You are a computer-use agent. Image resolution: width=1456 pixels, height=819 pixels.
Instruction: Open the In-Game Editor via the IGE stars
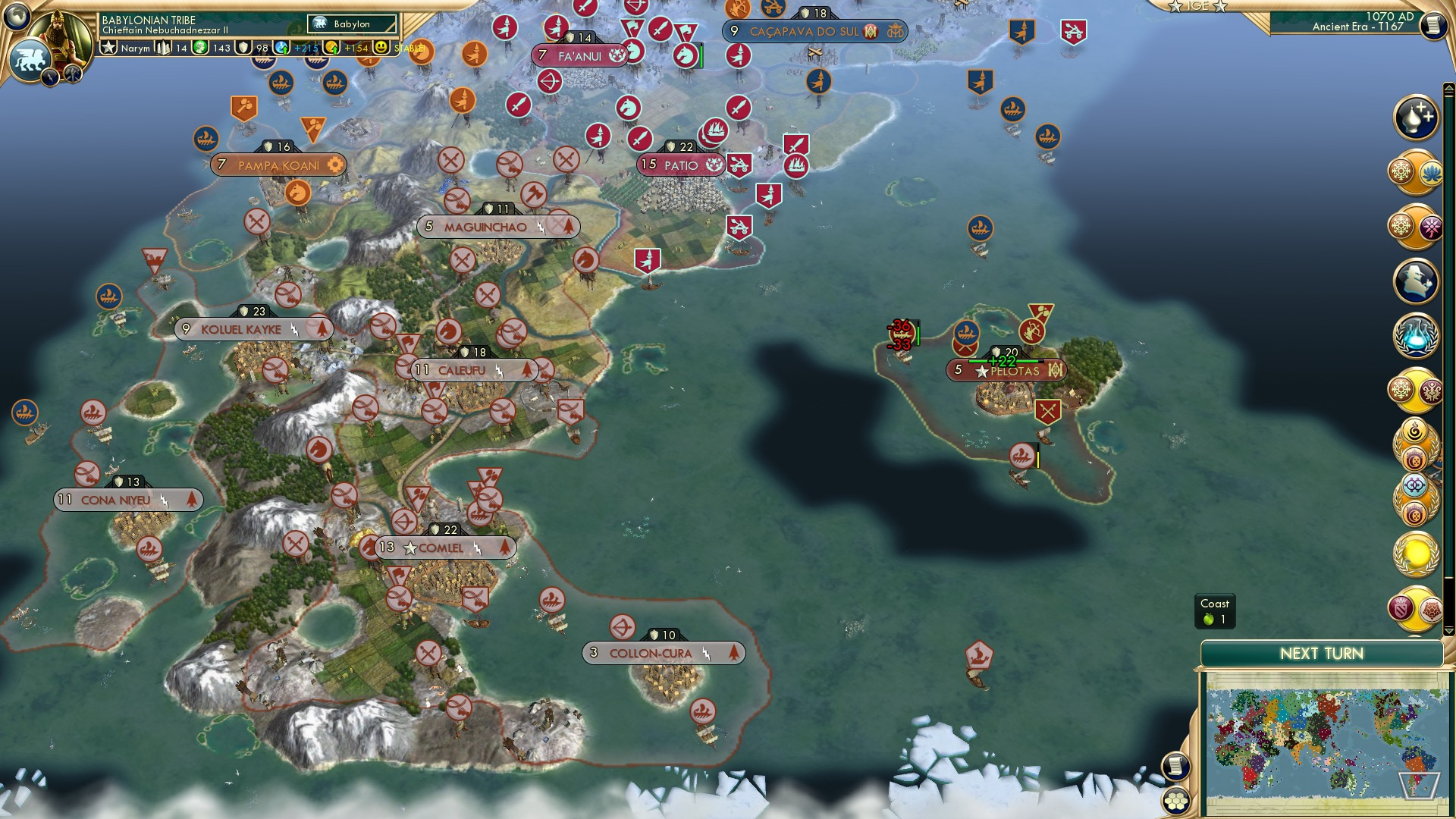point(1198,8)
